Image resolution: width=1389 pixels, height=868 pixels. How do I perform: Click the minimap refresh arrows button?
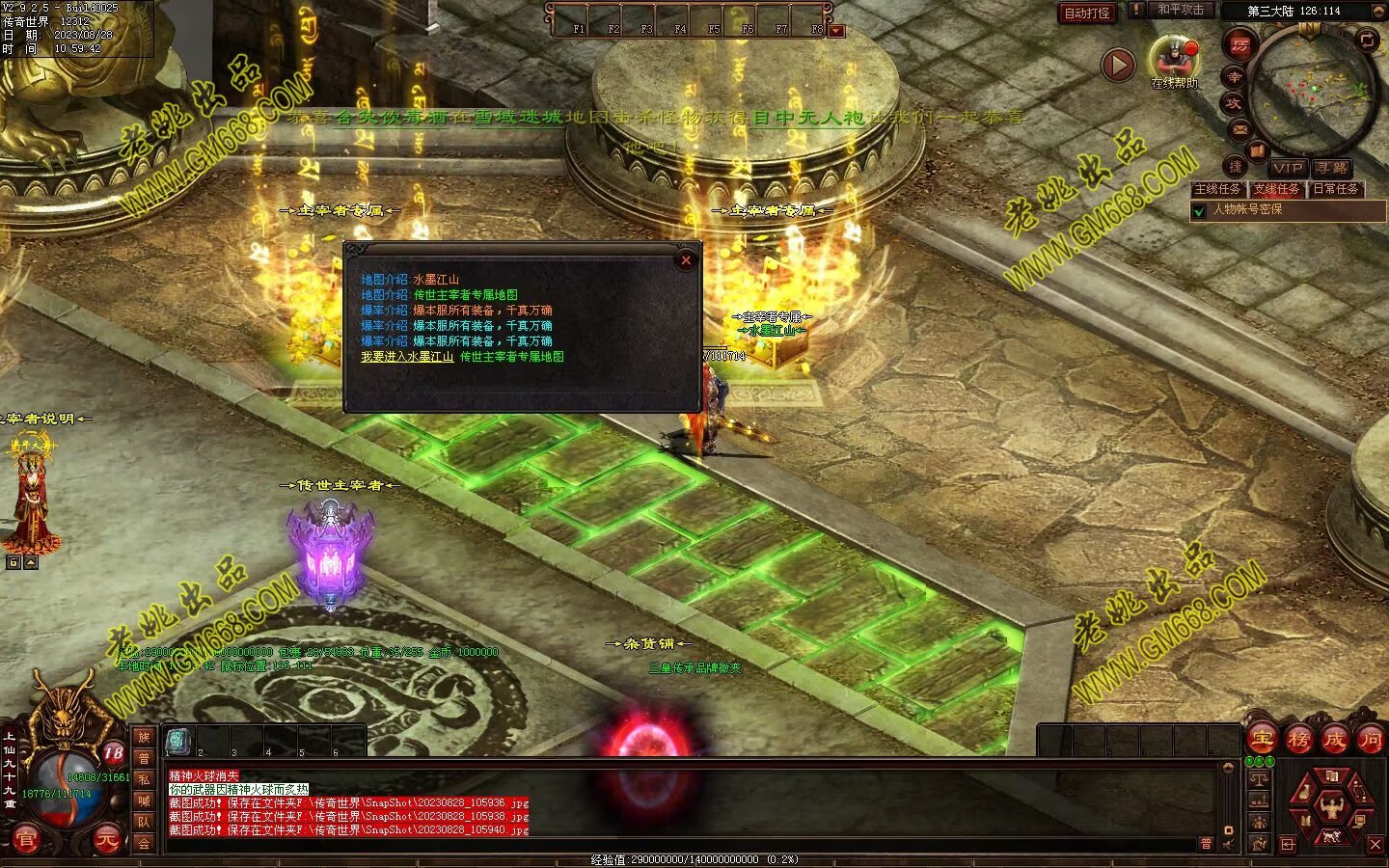point(1366,39)
